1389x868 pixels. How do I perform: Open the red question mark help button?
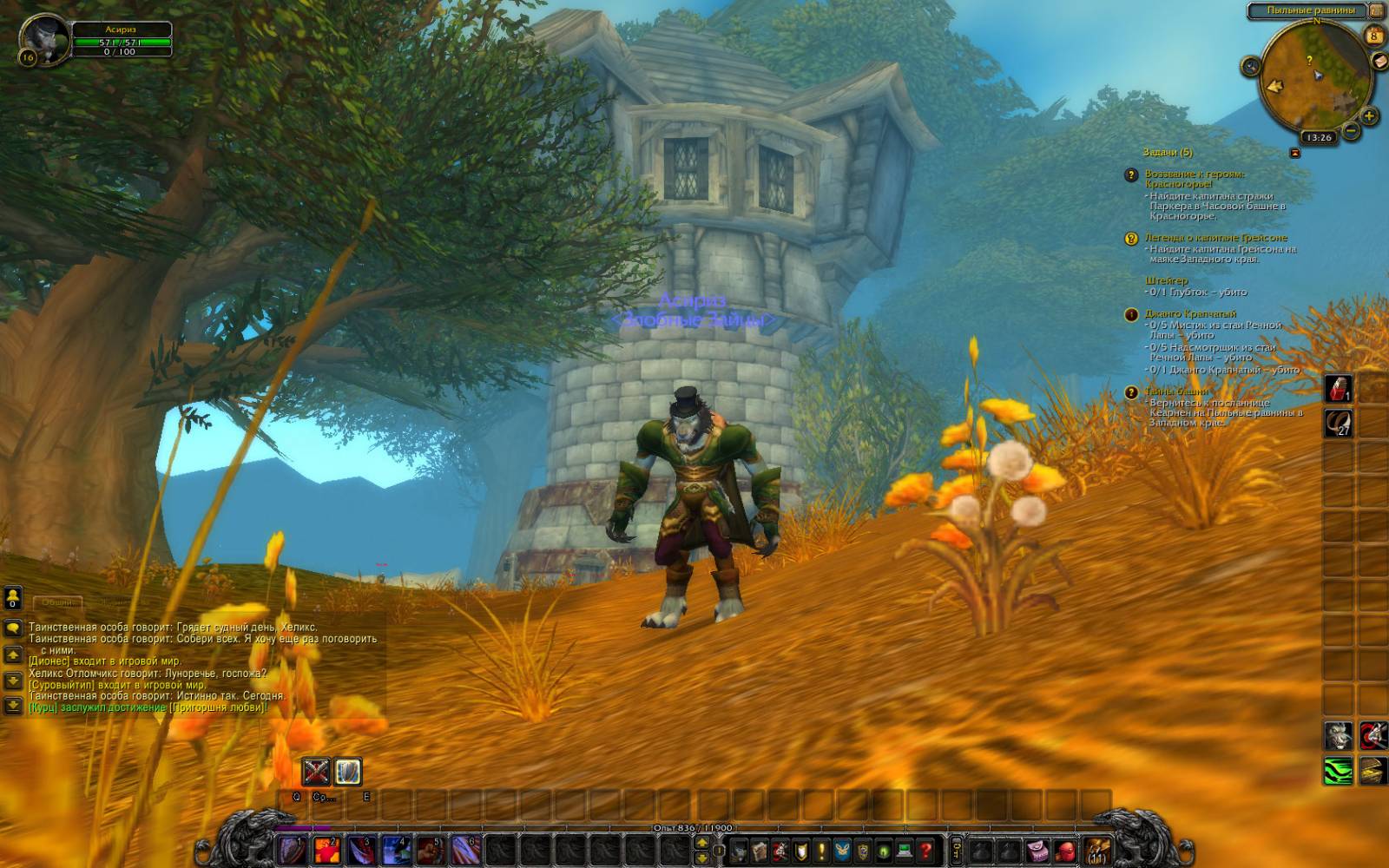coord(926,851)
